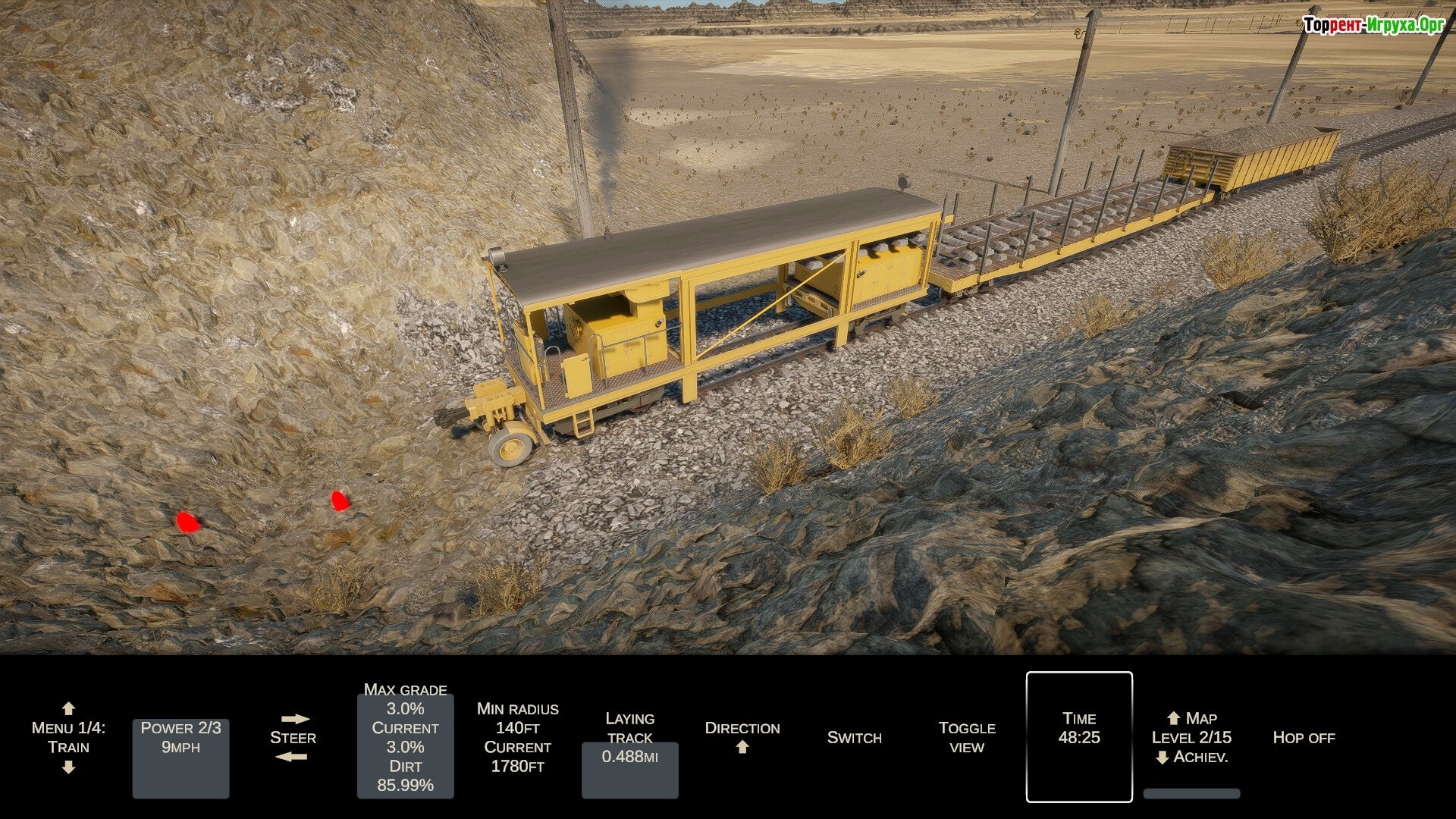Viewport: 1456px width, 819px height.
Task: Open the Map and Level 2/15 panel
Action: point(1191,737)
